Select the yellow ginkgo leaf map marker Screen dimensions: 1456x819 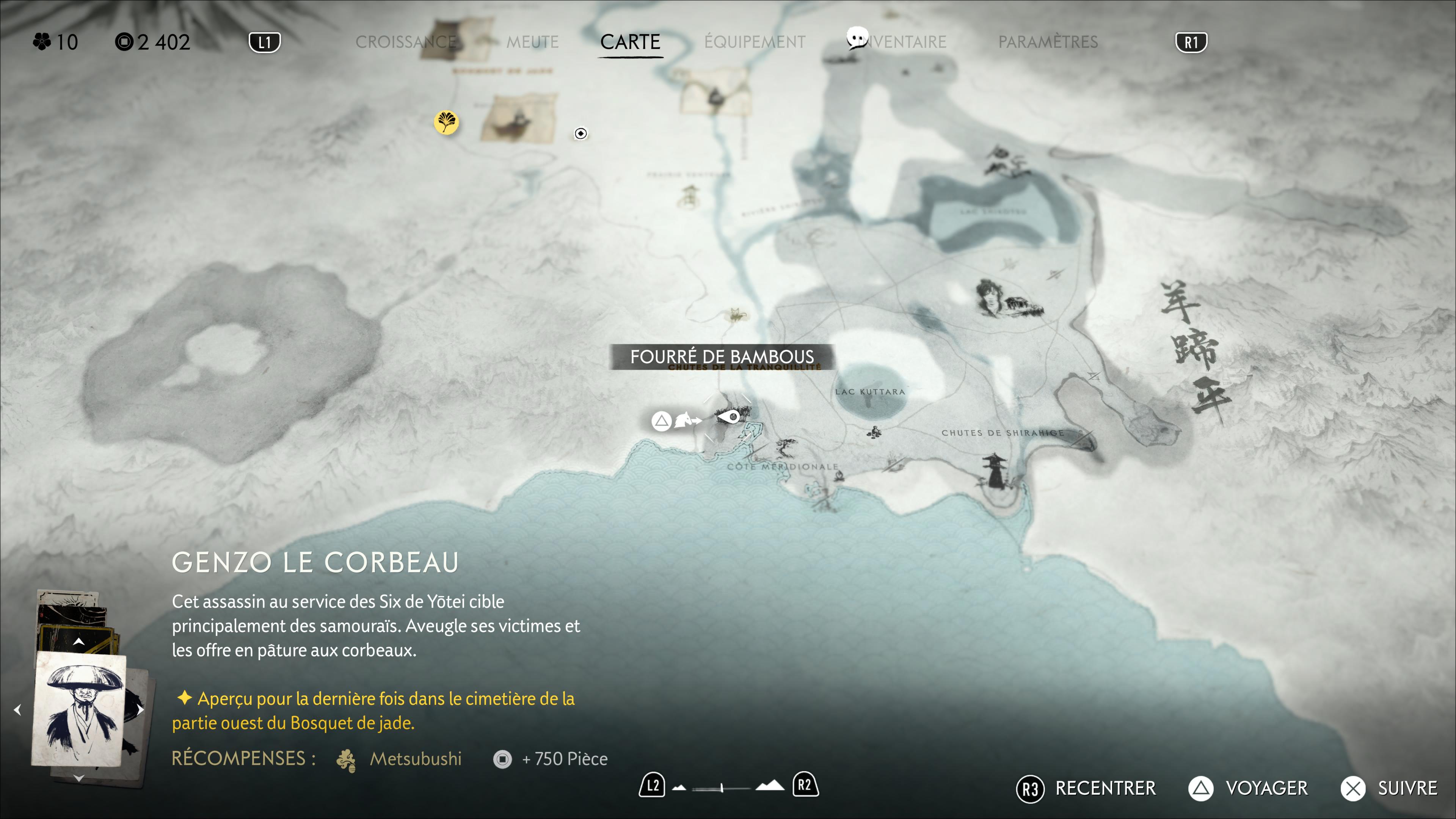446,122
